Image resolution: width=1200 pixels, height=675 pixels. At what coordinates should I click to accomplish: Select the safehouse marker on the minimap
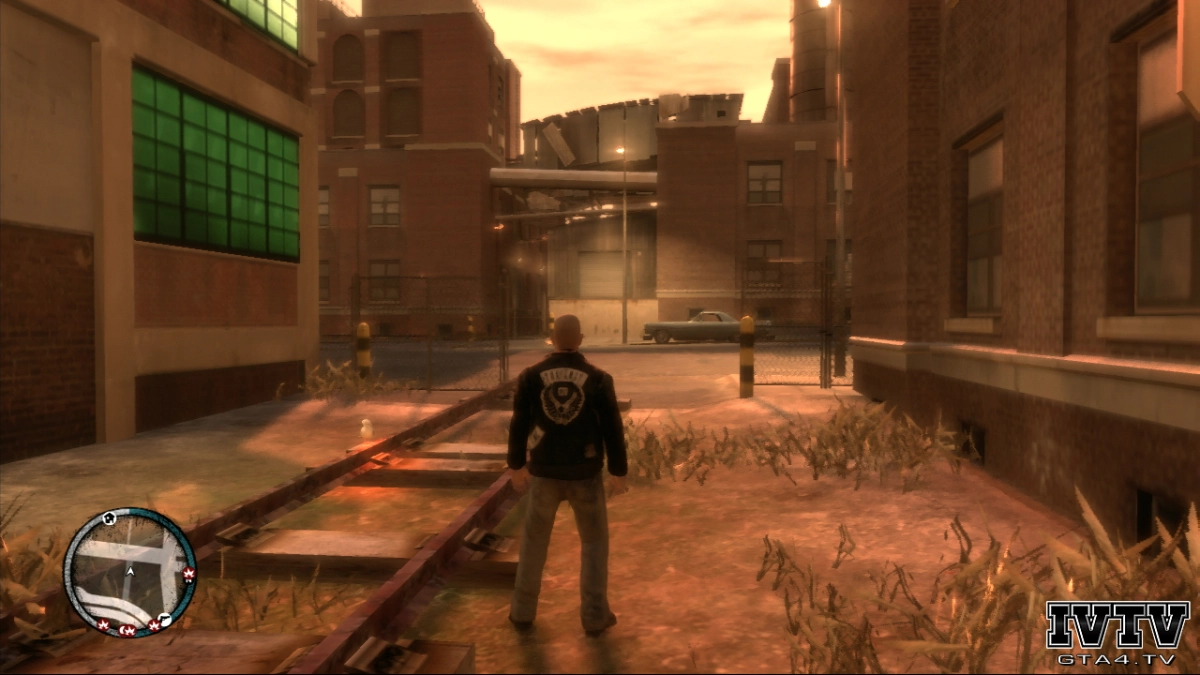[109, 518]
